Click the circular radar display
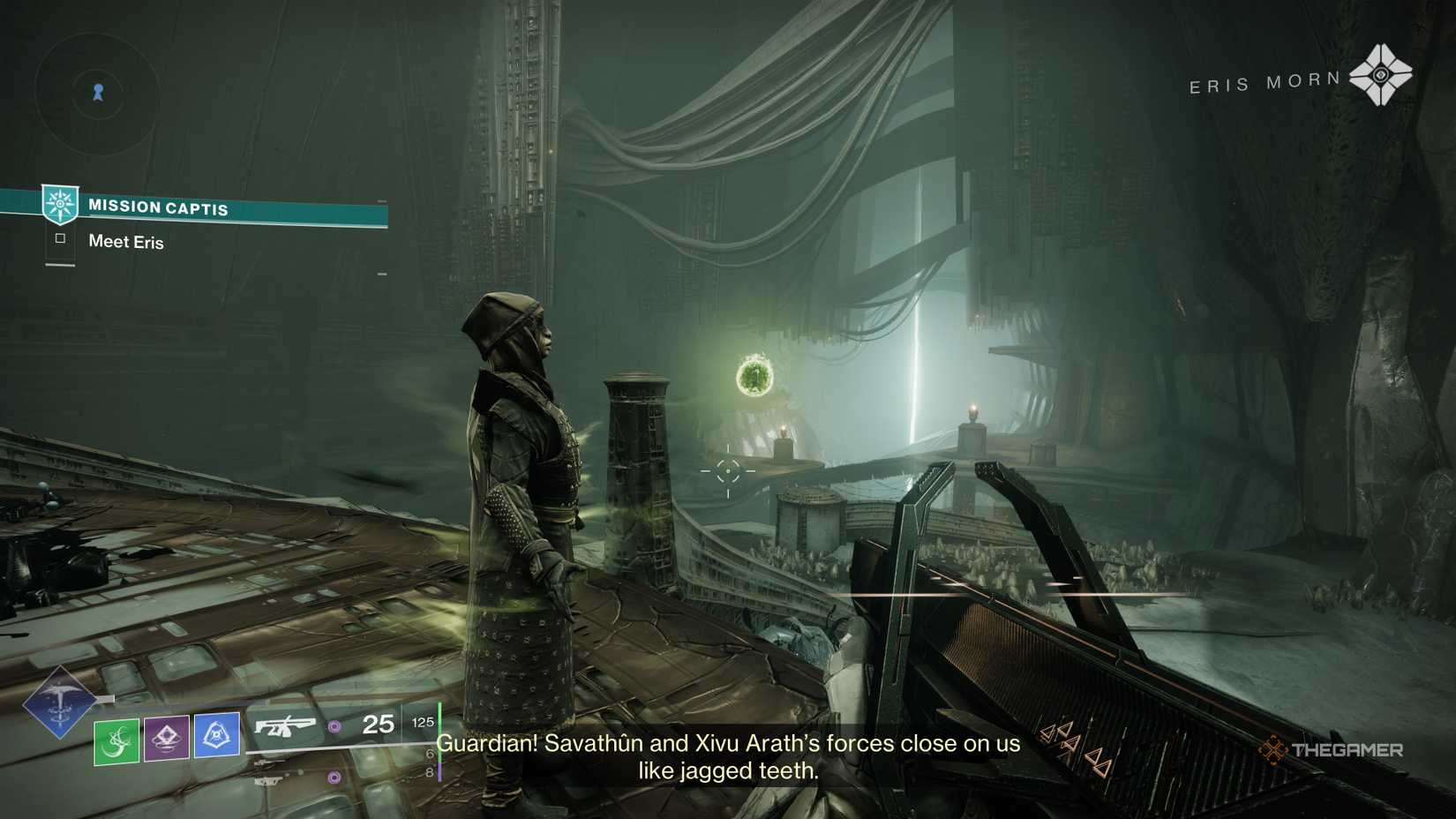 [97, 92]
